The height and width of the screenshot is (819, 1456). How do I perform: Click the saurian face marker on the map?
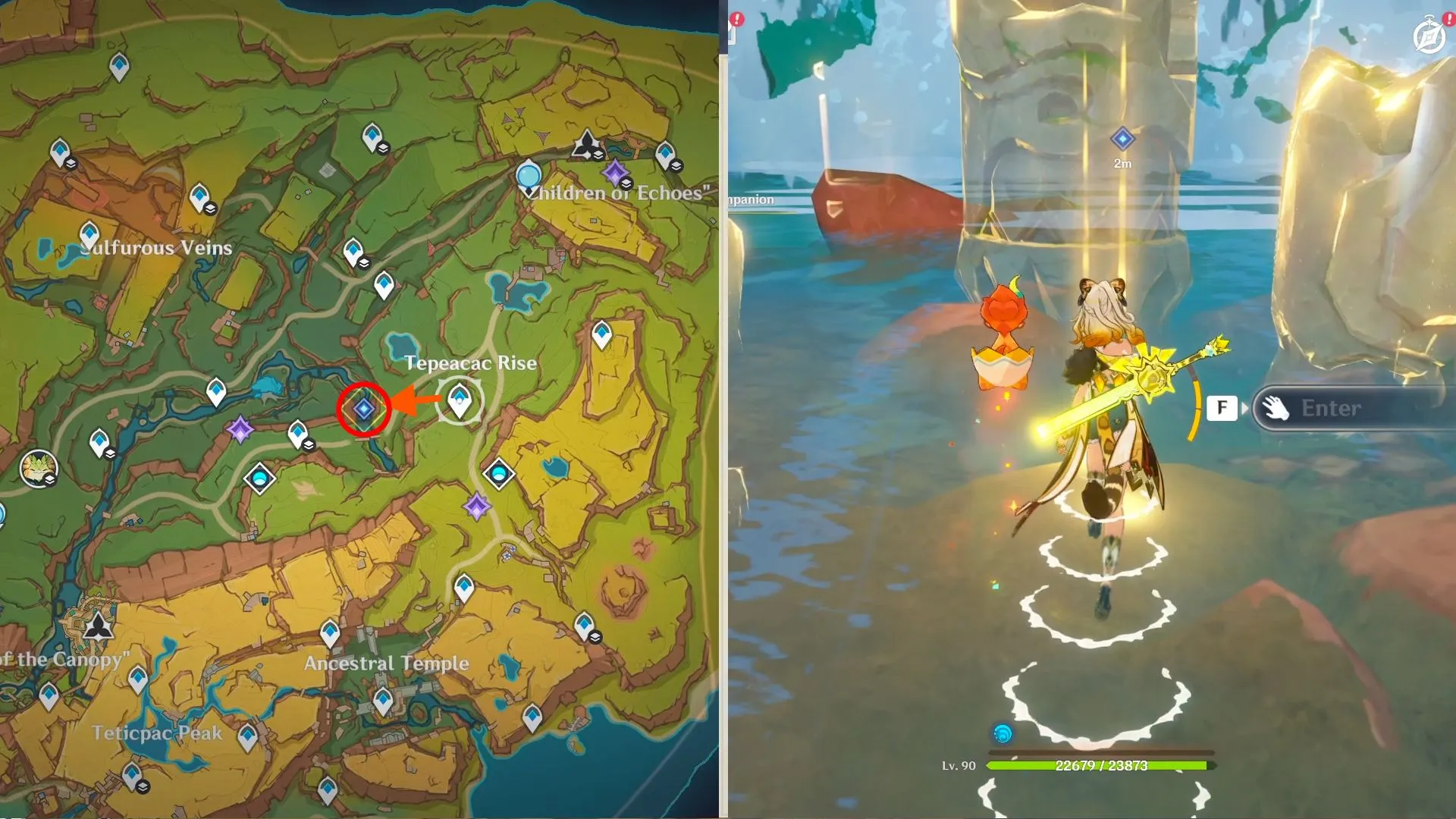pos(38,468)
